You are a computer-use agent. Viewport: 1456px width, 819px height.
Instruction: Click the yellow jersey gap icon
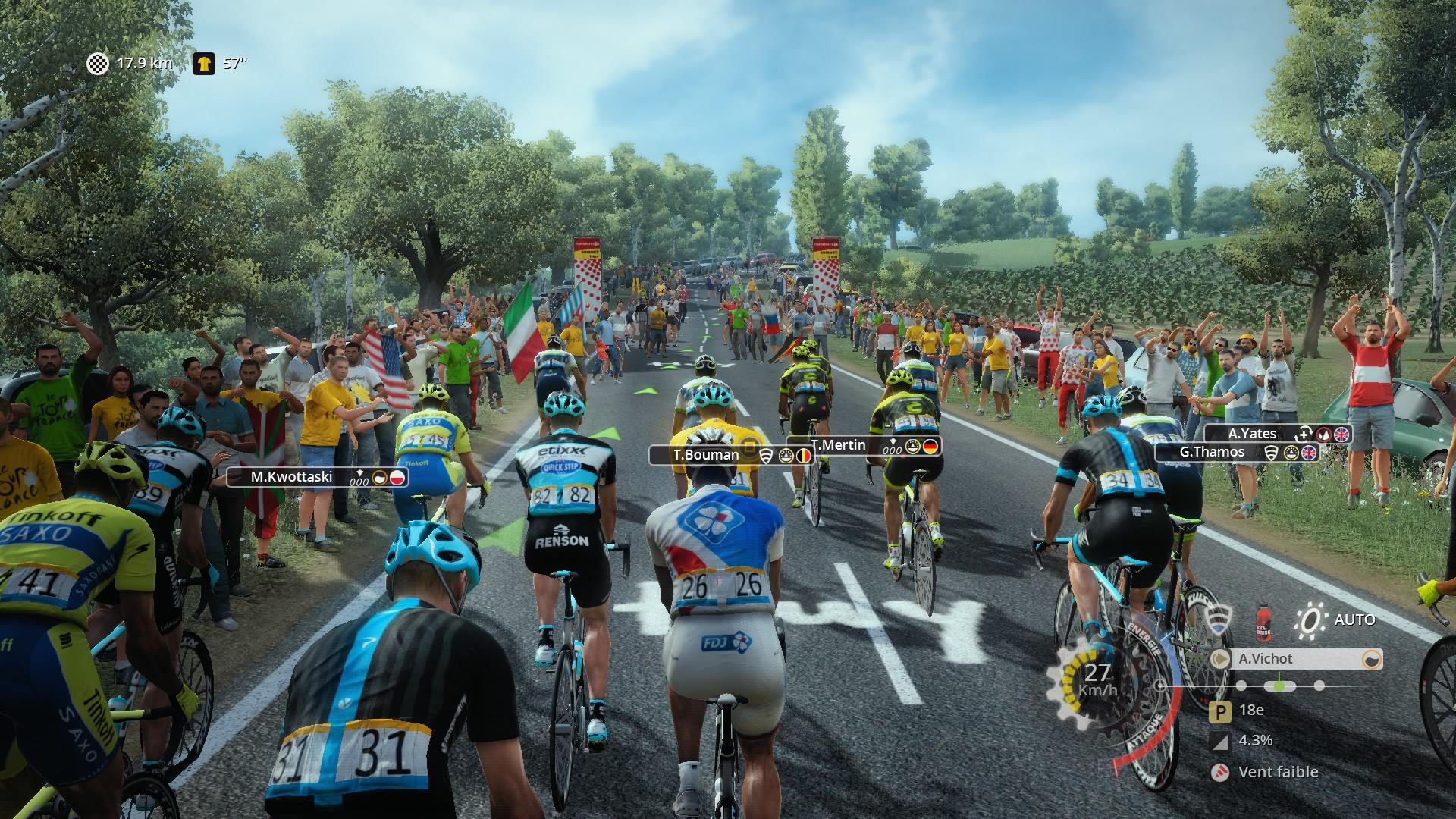203,64
